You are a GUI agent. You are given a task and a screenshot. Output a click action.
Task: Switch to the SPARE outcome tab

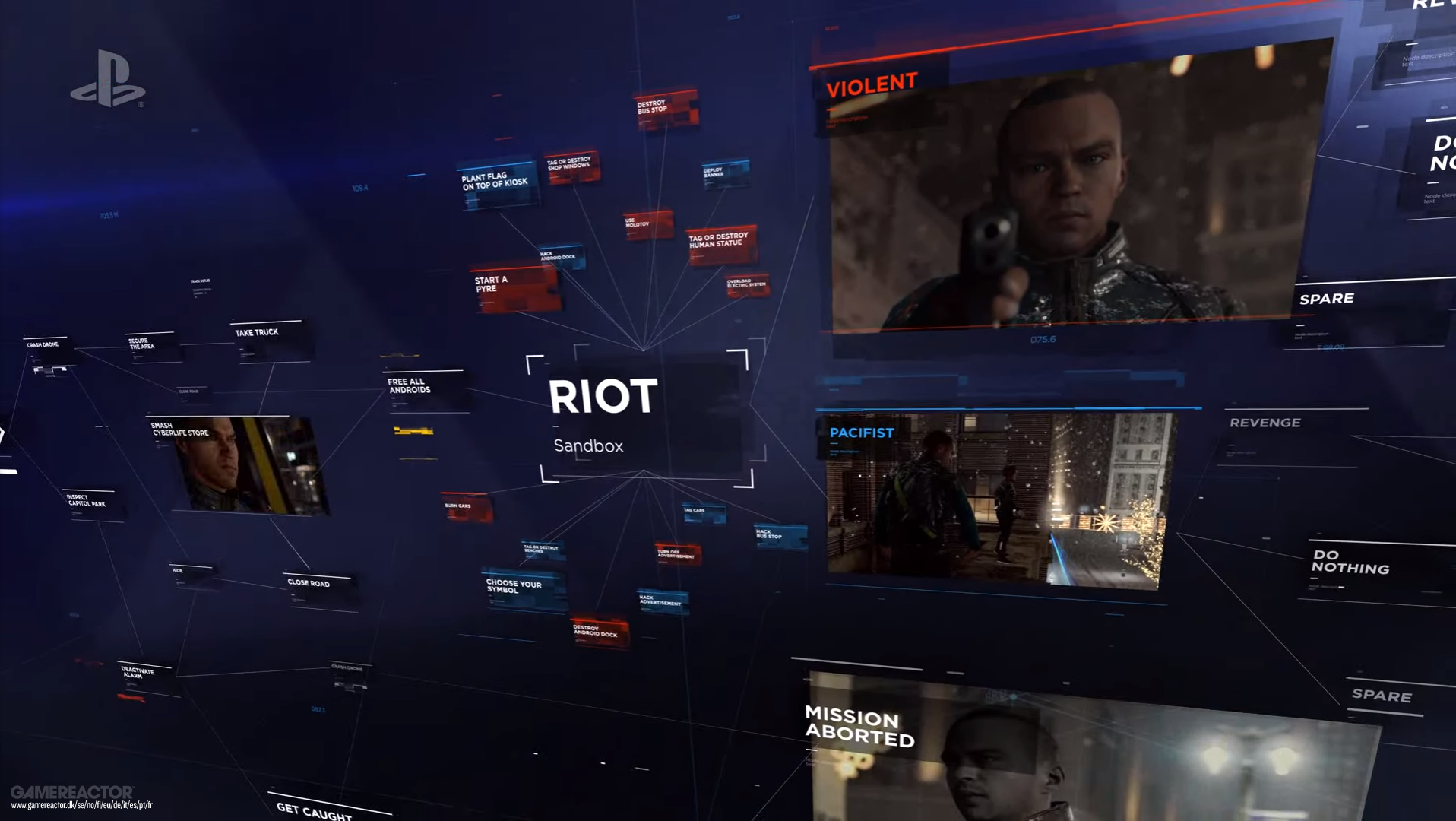pos(1327,298)
